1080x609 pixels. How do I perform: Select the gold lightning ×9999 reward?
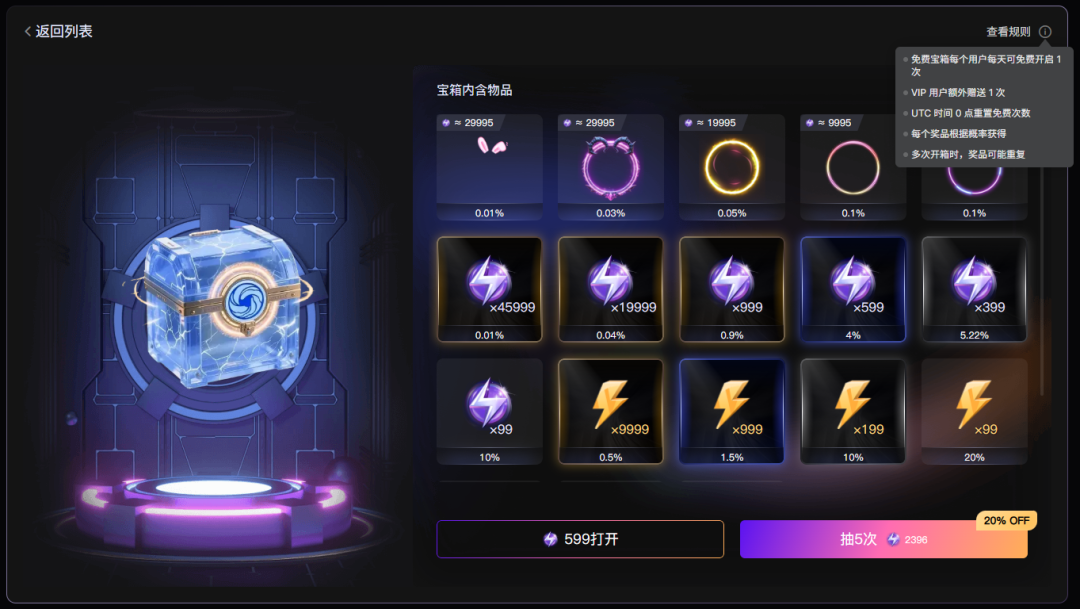tap(611, 410)
